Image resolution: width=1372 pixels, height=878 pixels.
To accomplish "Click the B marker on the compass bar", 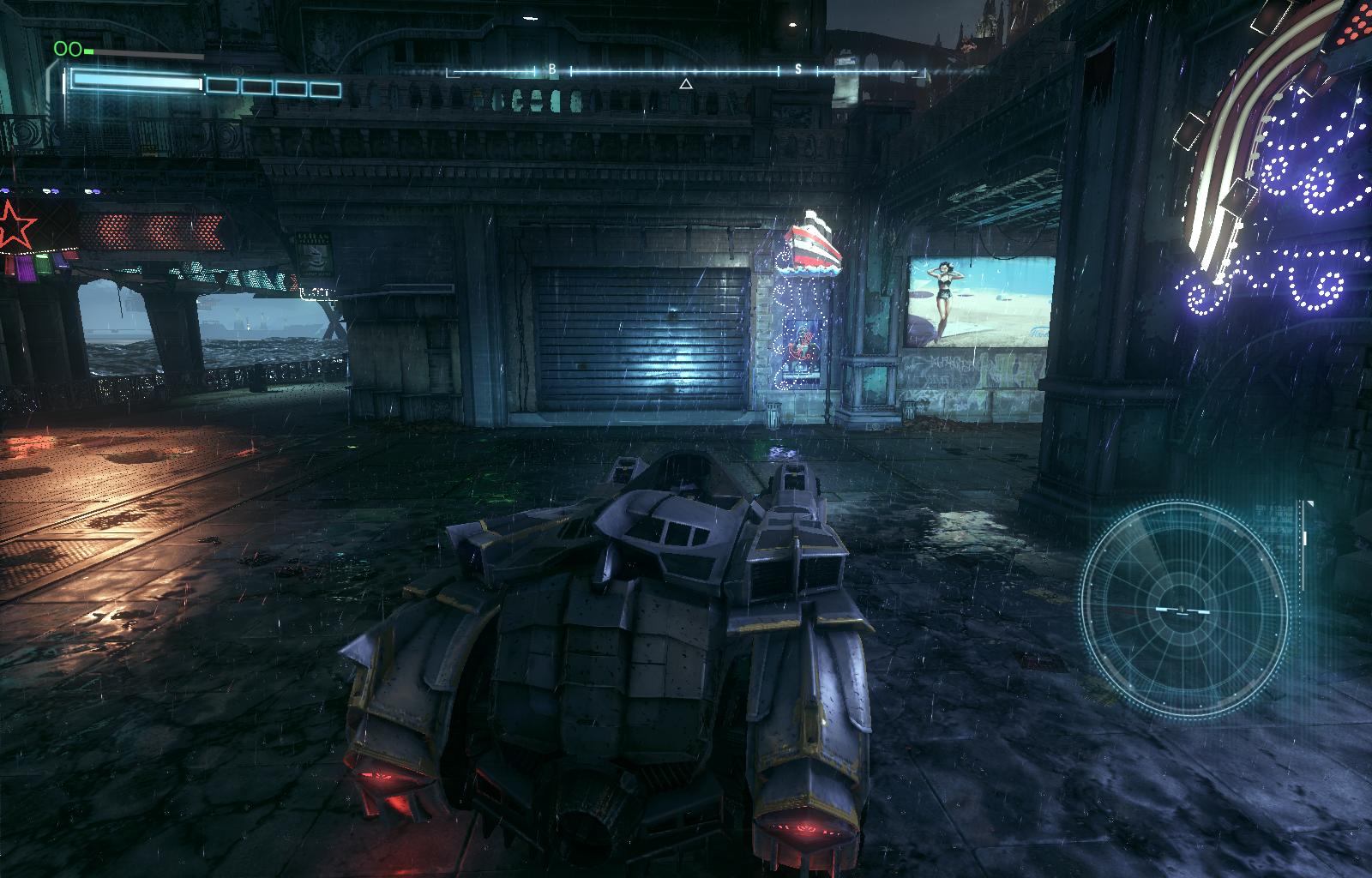I will [552, 69].
